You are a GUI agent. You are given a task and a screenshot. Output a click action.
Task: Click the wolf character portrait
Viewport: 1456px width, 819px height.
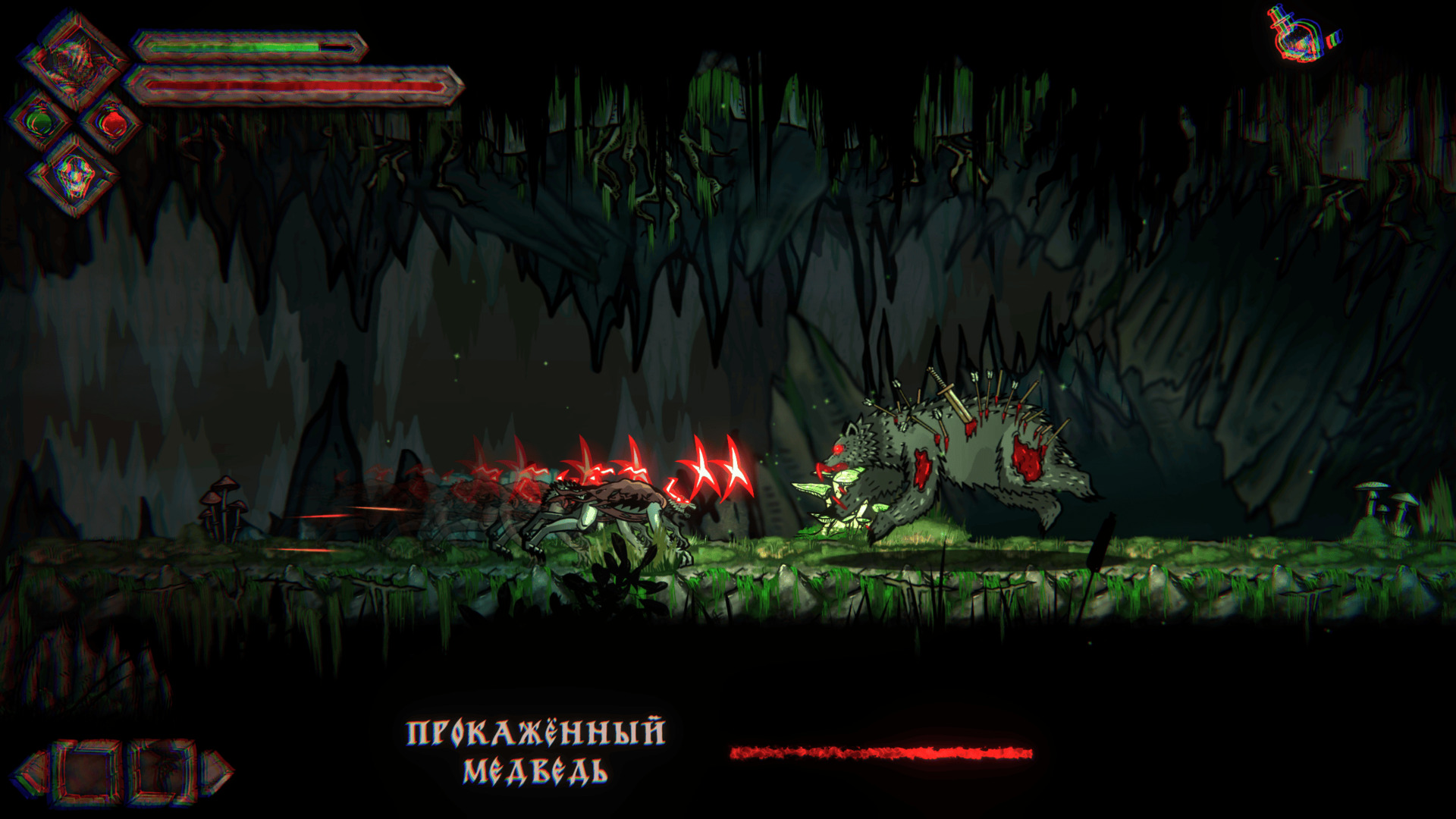click(74, 59)
